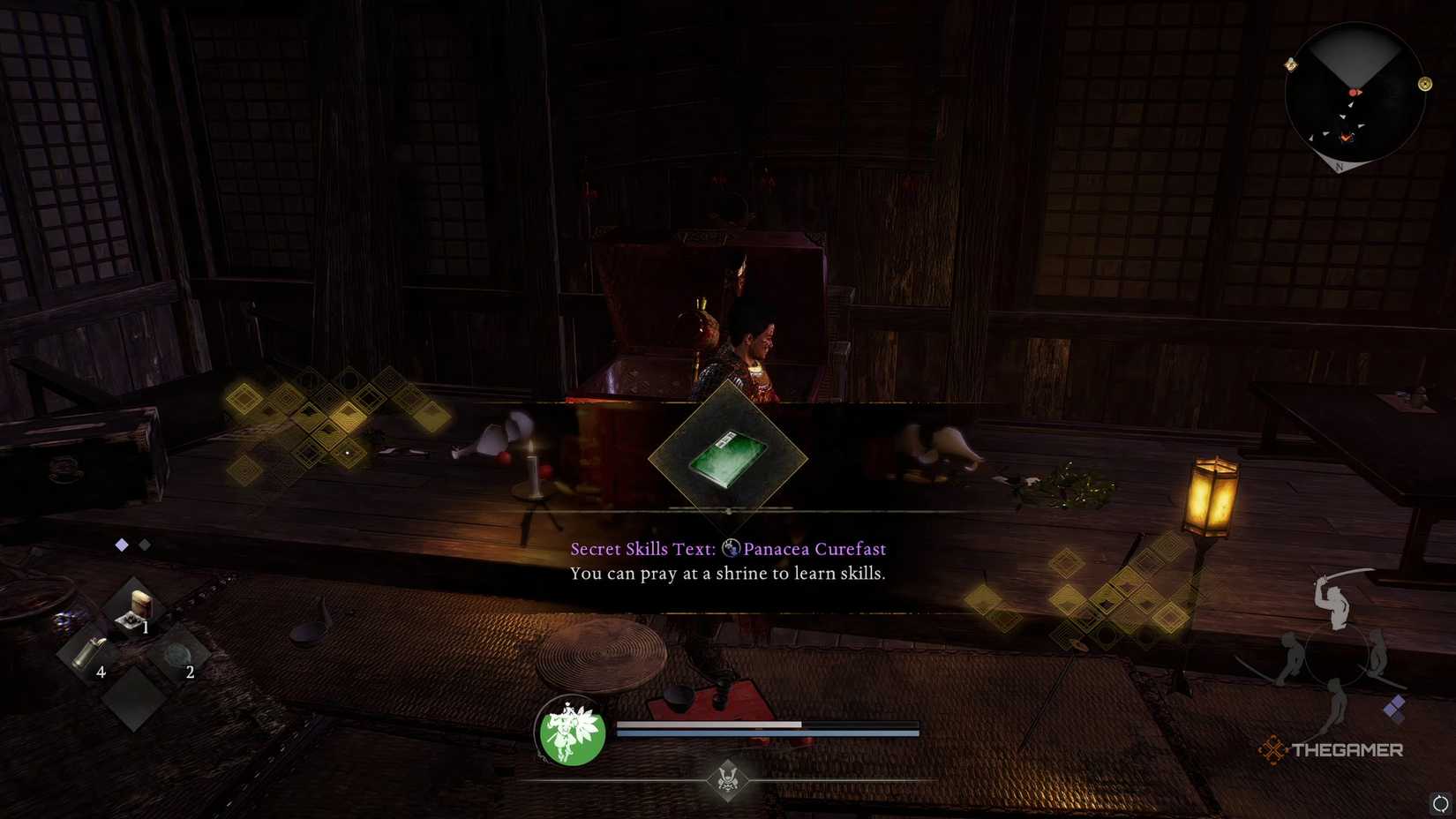Click the red player marker on the minimap
The image size is (1456, 819).
pyautogui.click(x=1354, y=93)
